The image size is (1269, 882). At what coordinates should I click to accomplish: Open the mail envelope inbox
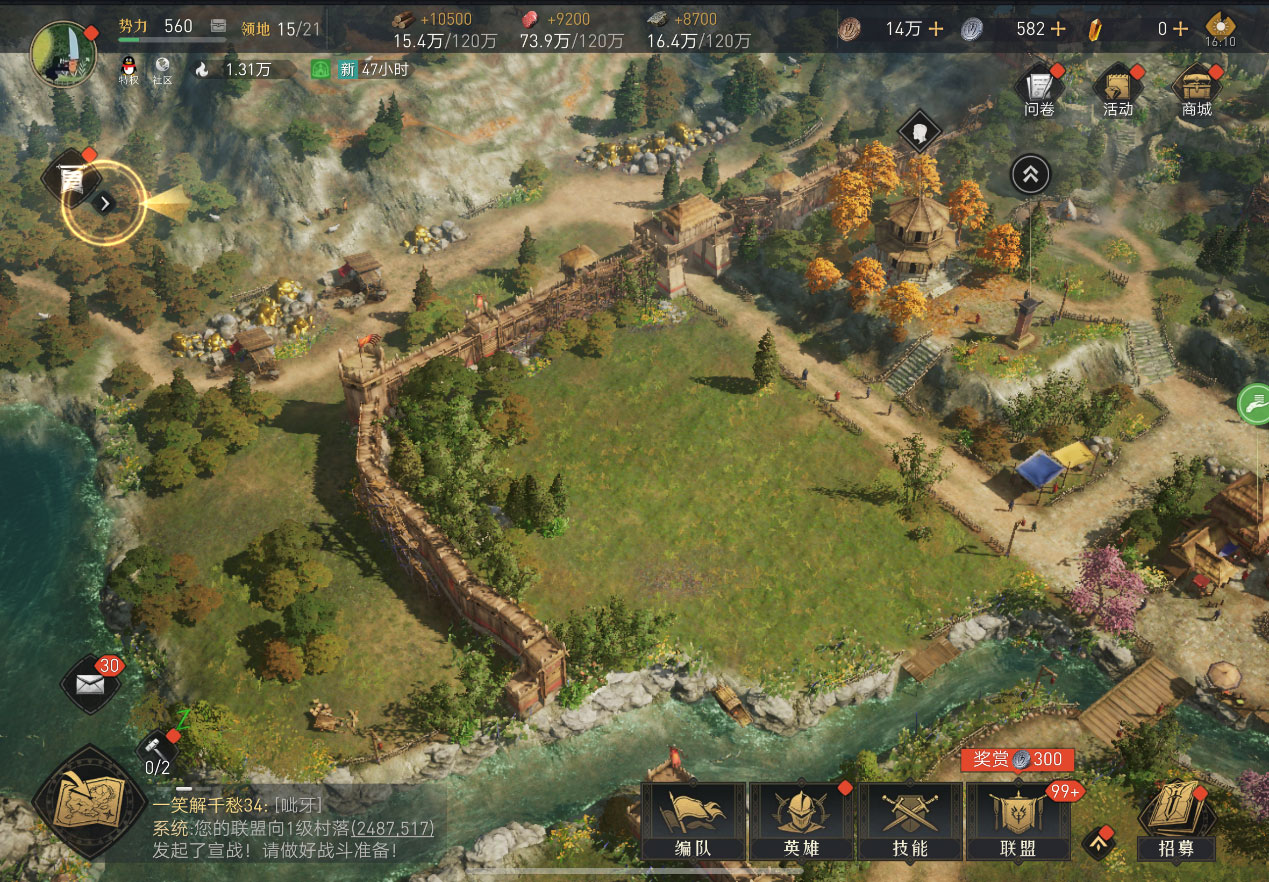[91, 684]
